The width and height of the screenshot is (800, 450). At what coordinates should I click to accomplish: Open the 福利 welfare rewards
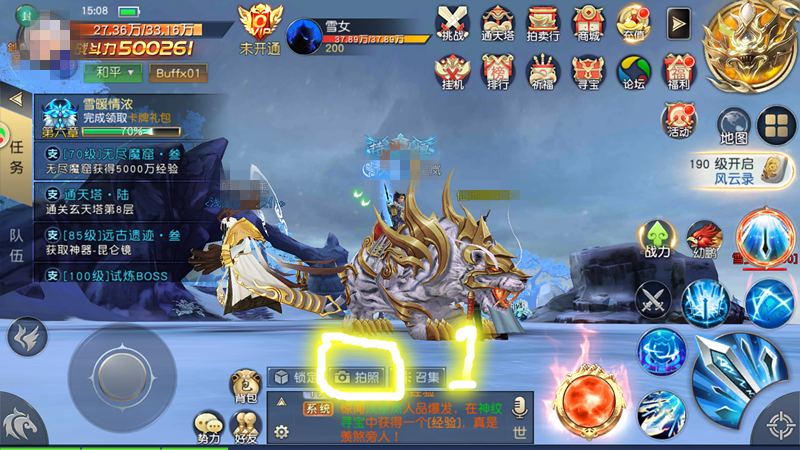tap(679, 71)
